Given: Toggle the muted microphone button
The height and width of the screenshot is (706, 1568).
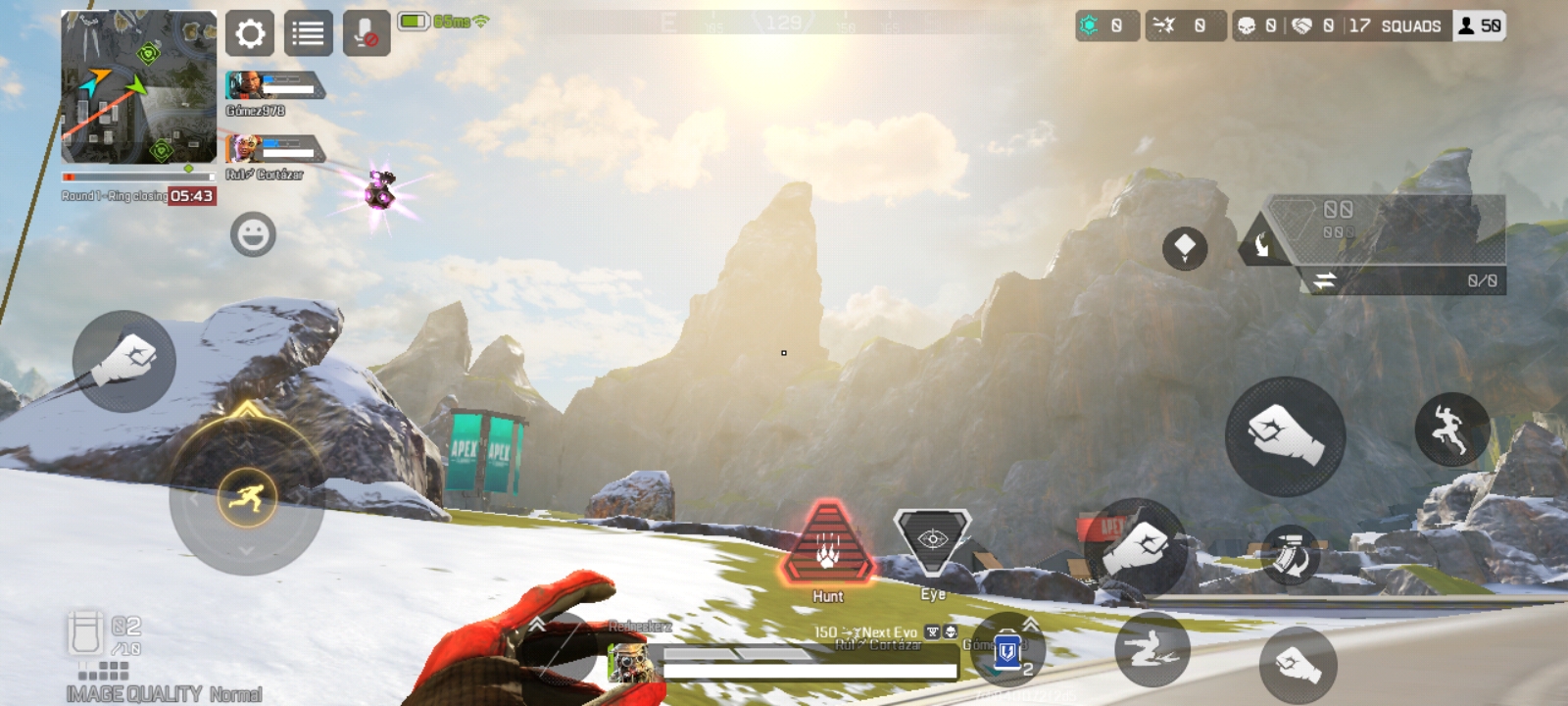Looking at the screenshot, I should pos(367,34).
